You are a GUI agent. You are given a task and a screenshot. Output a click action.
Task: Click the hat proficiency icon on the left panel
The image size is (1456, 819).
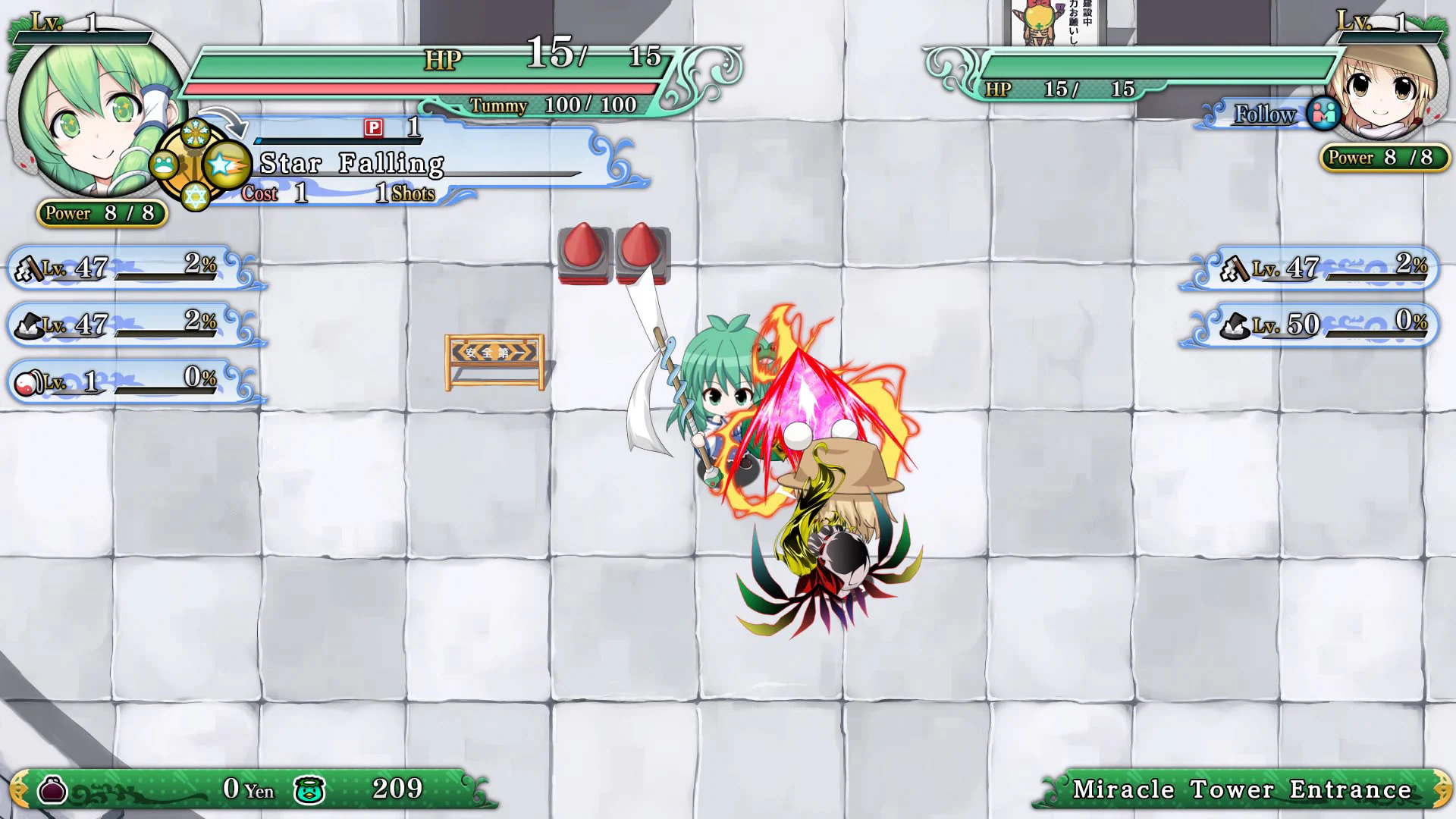point(30,325)
